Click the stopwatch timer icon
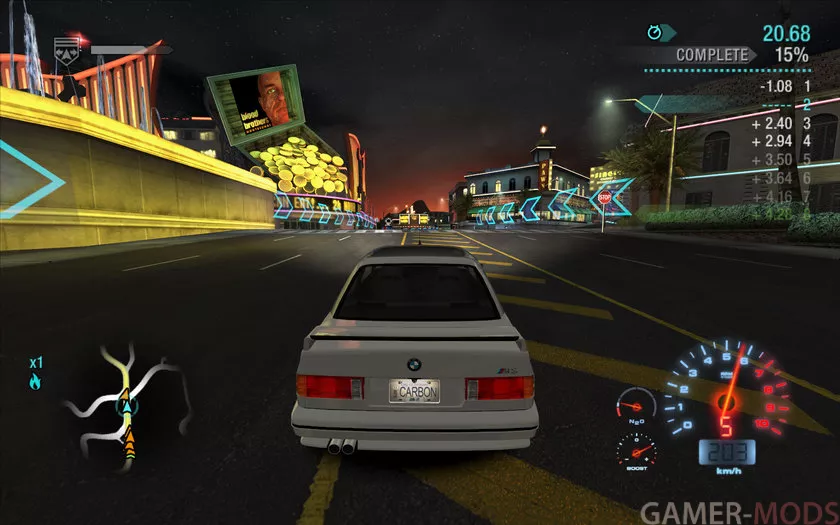This screenshot has height=525, width=840. [x=655, y=33]
